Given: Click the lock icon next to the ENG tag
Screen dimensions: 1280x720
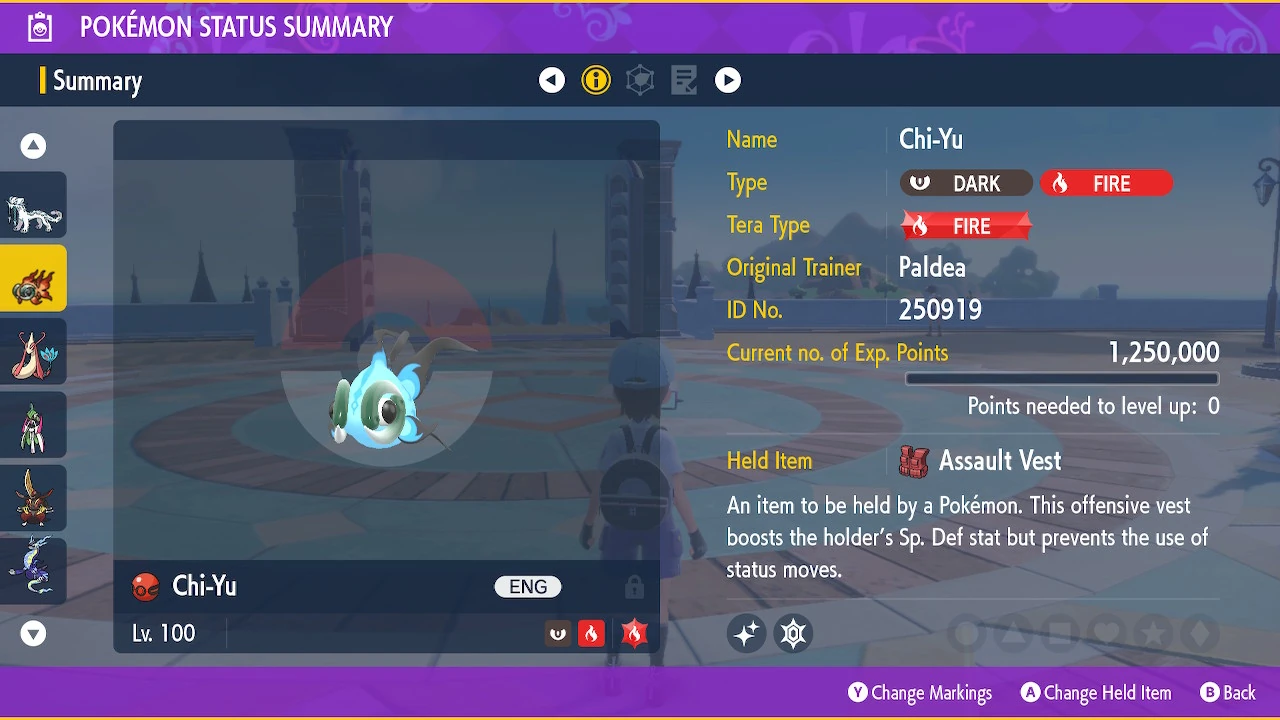Looking at the screenshot, I should point(635,587).
